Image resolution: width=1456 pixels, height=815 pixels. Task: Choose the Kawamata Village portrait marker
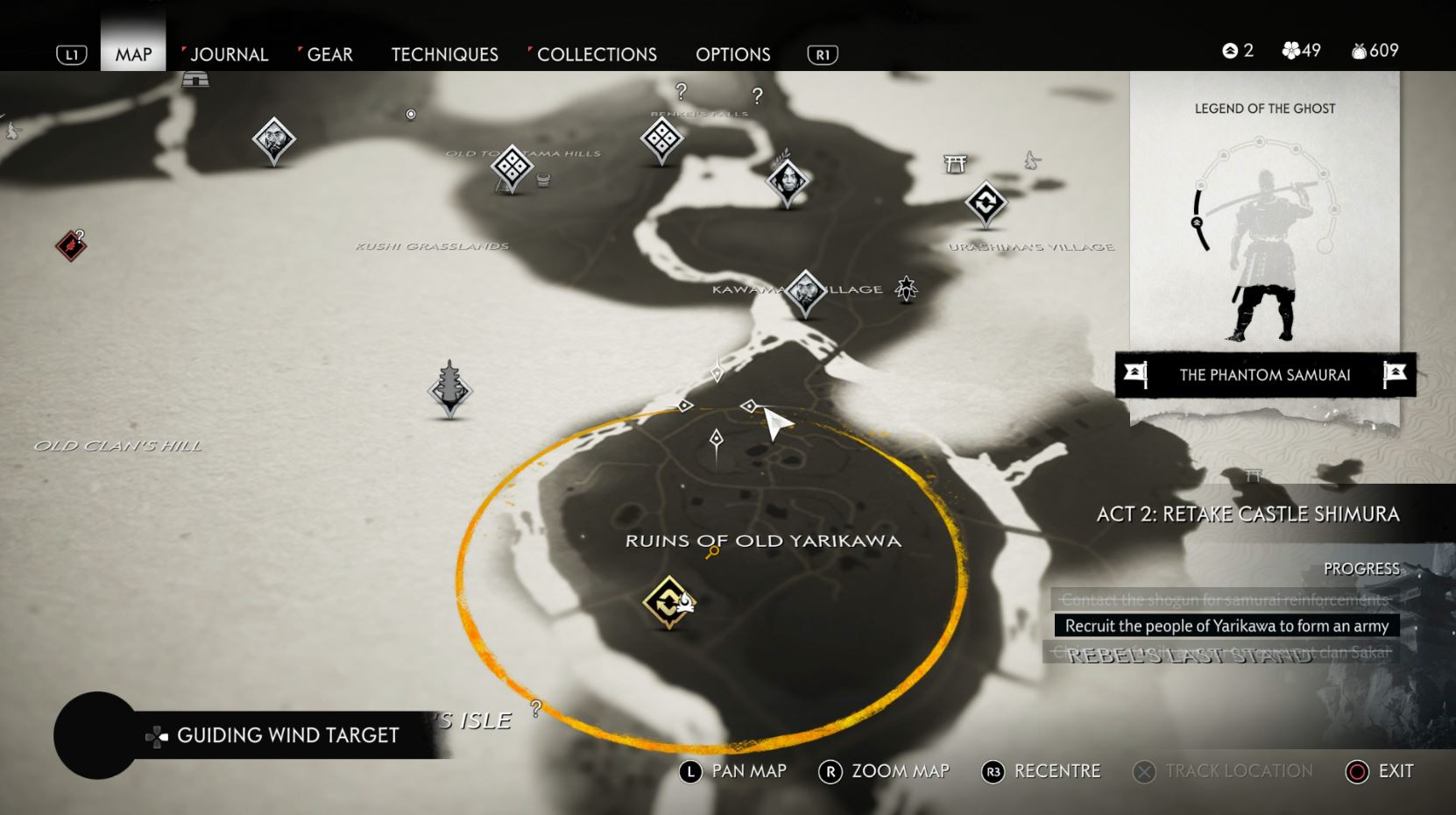coord(804,291)
